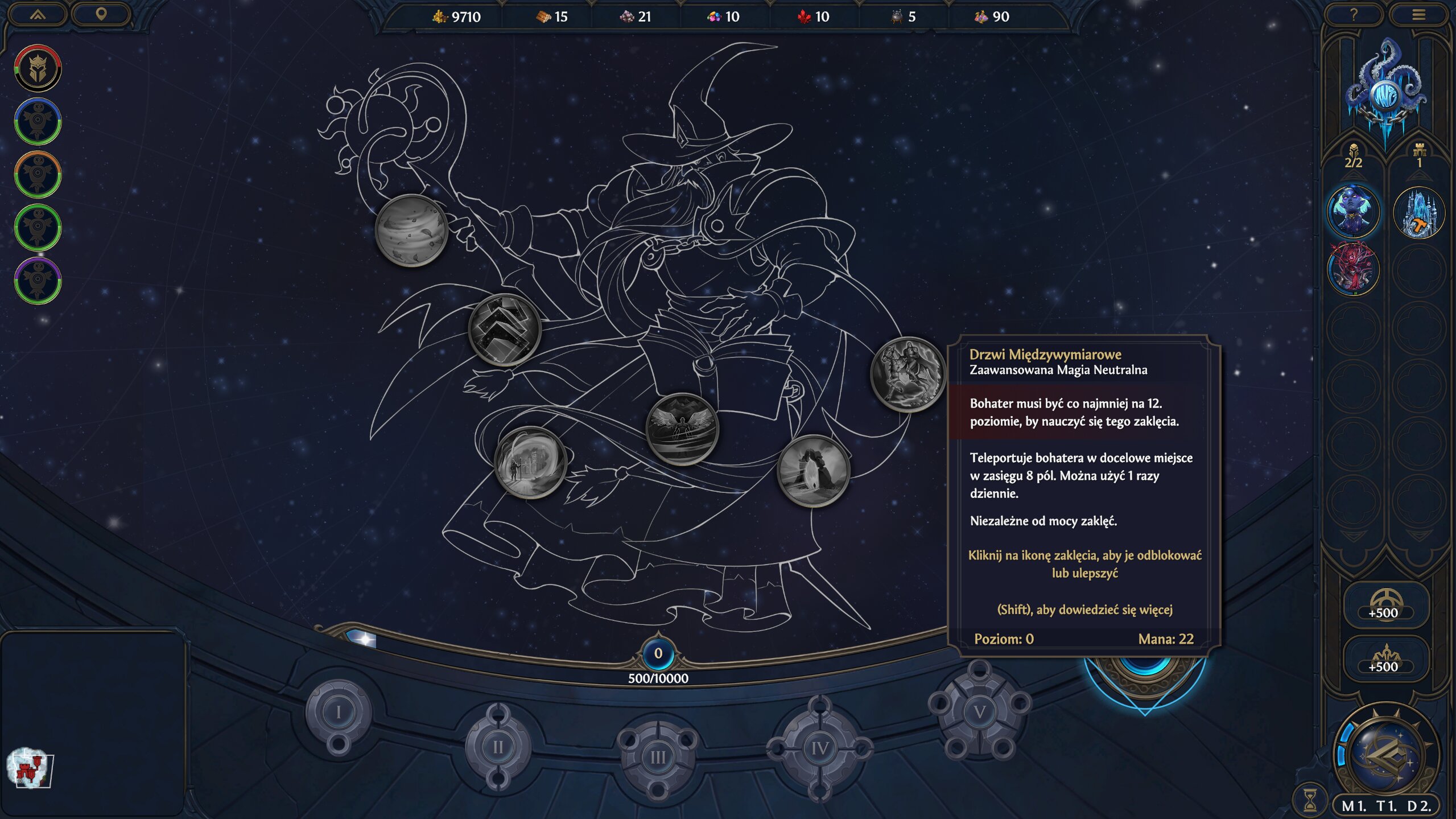Choose the stone portal arch spell
This screenshot has height=819, width=1456.
[813, 471]
